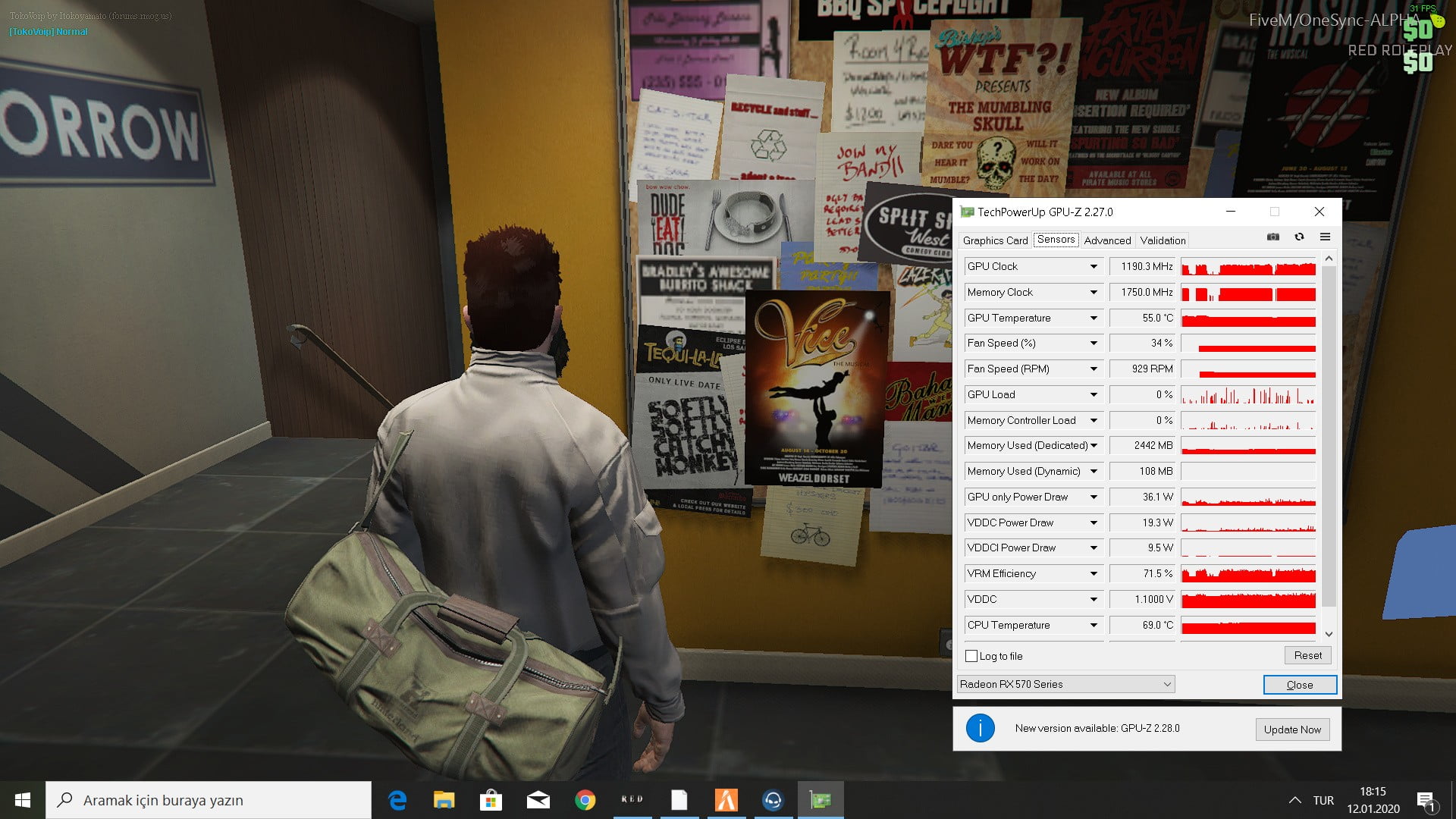
Task: Open the RED application from the taskbar
Action: click(x=632, y=800)
